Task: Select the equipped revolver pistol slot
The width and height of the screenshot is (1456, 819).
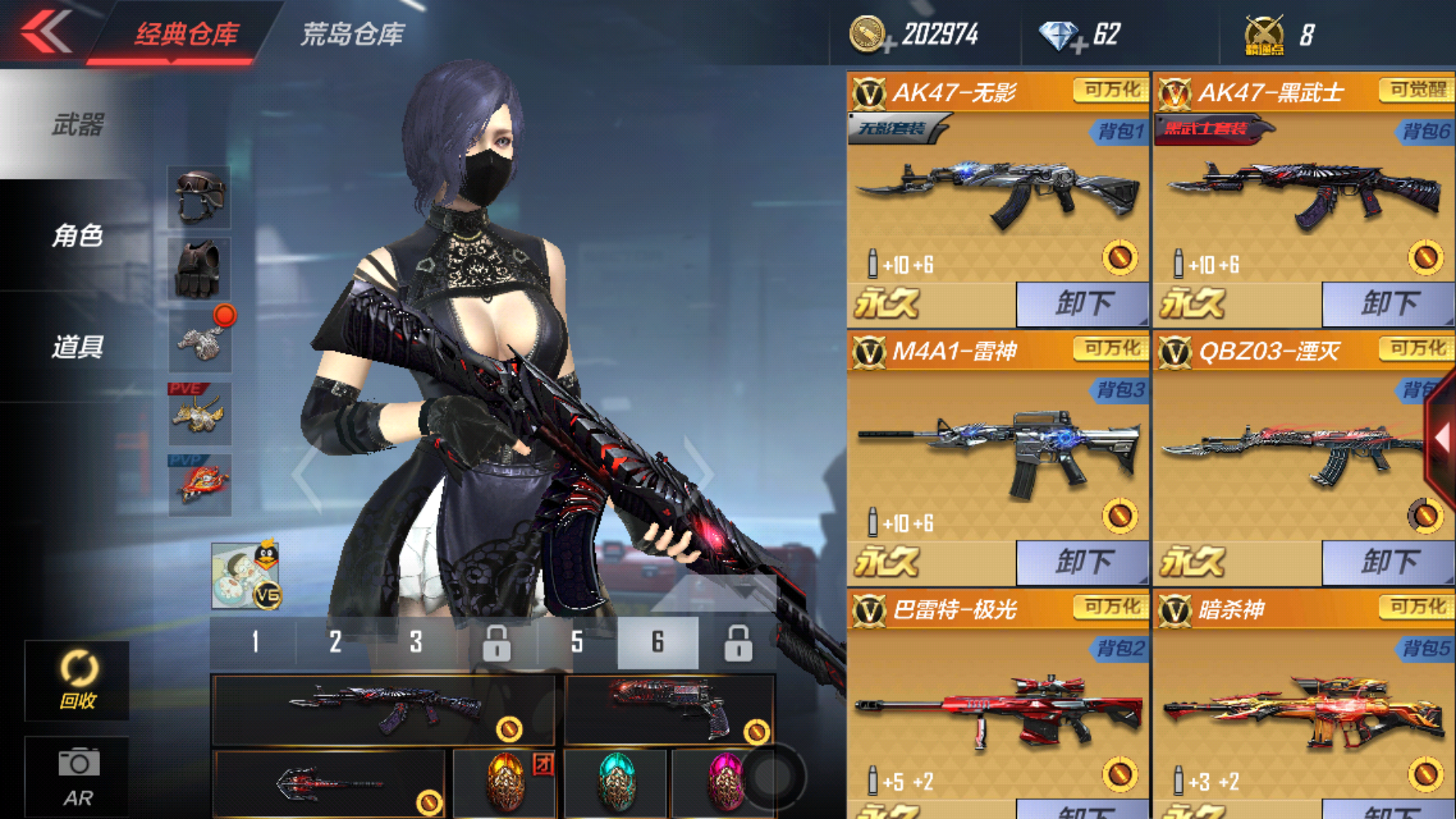Action: [x=669, y=710]
